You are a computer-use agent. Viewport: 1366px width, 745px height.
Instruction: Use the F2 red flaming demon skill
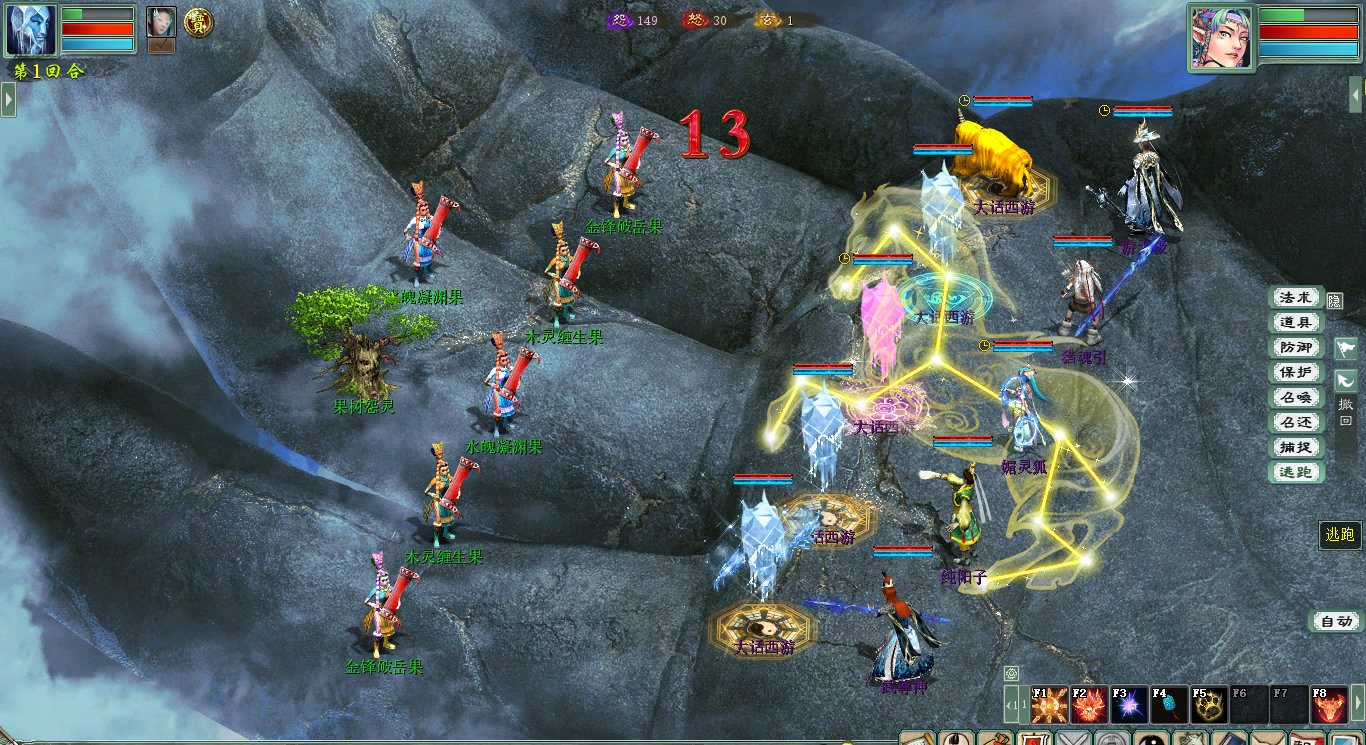1090,705
